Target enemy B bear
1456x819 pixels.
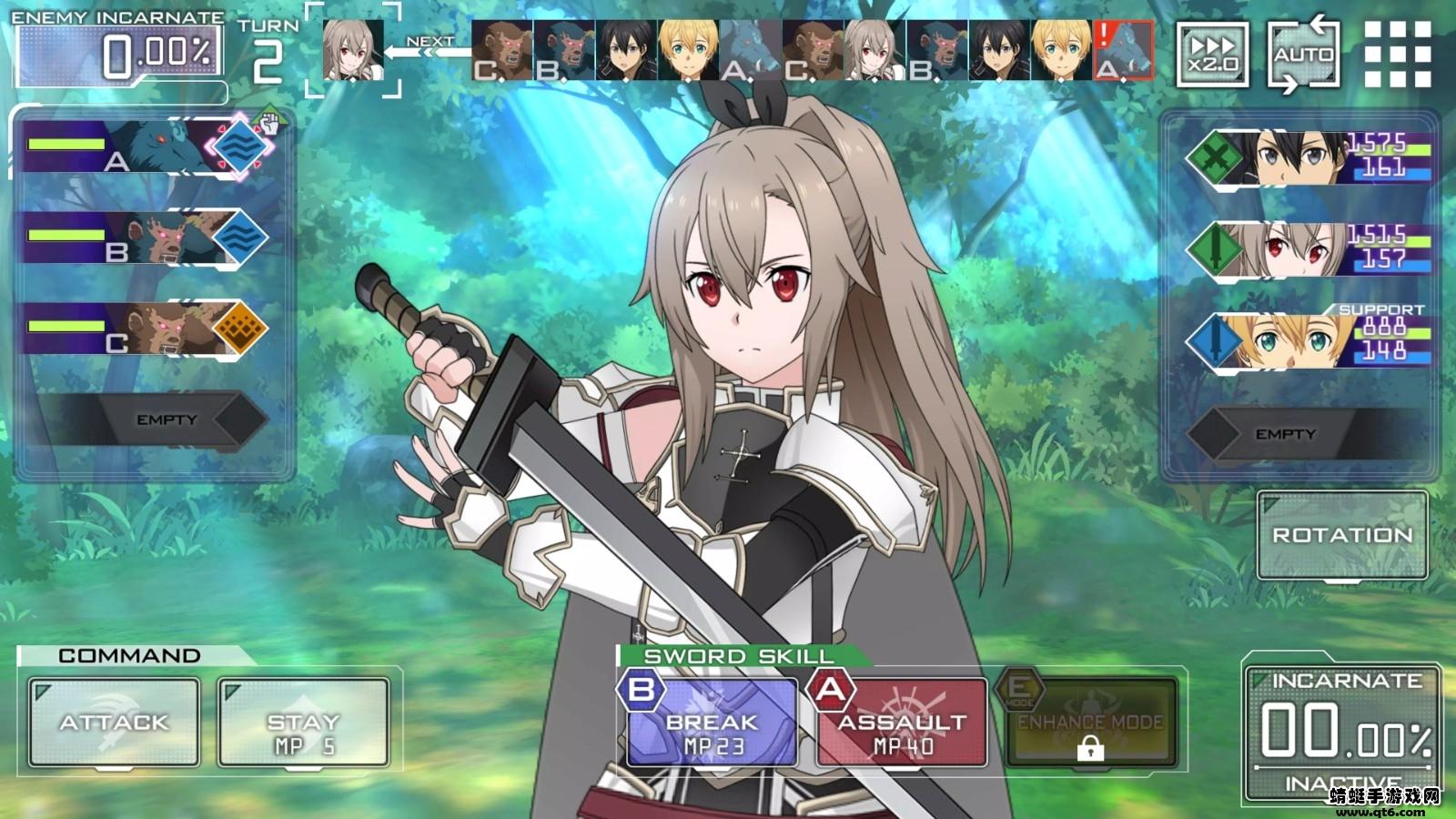click(146, 238)
